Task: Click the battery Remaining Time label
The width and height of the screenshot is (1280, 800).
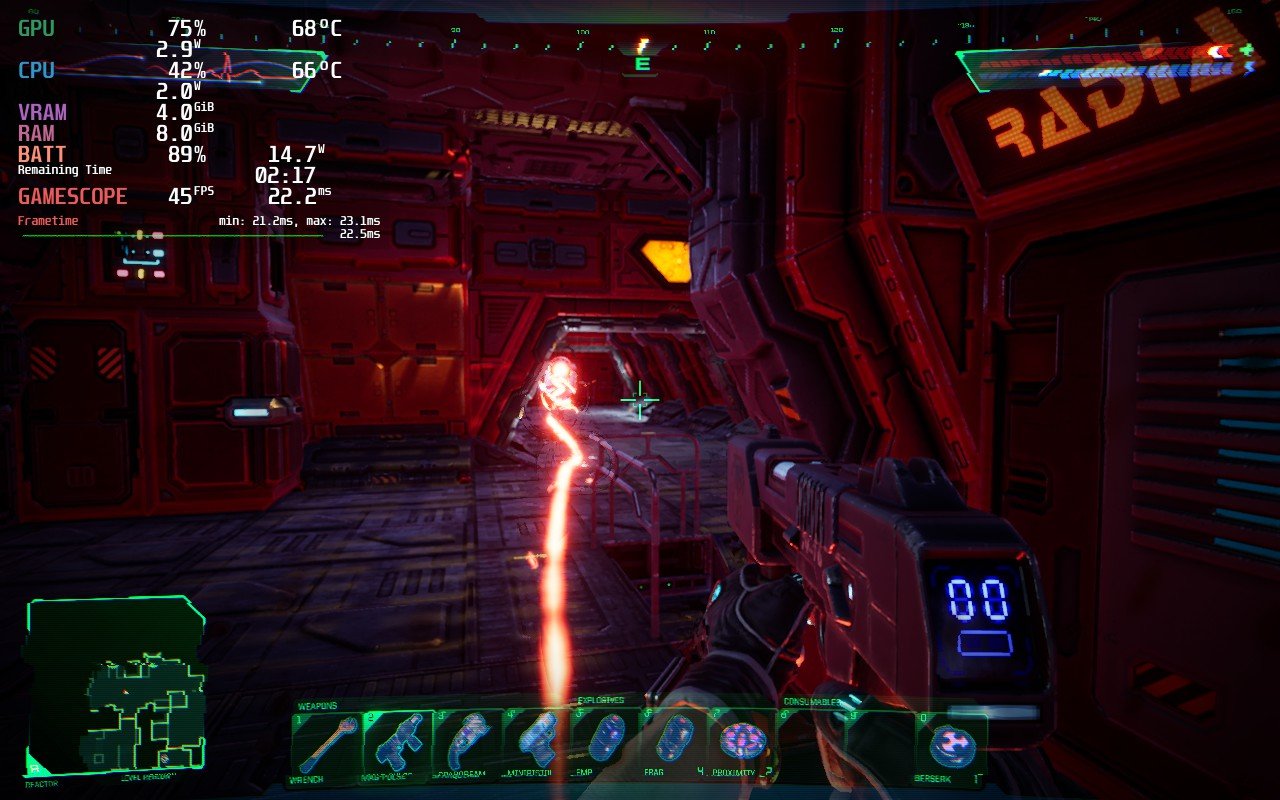Action: click(x=64, y=169)
